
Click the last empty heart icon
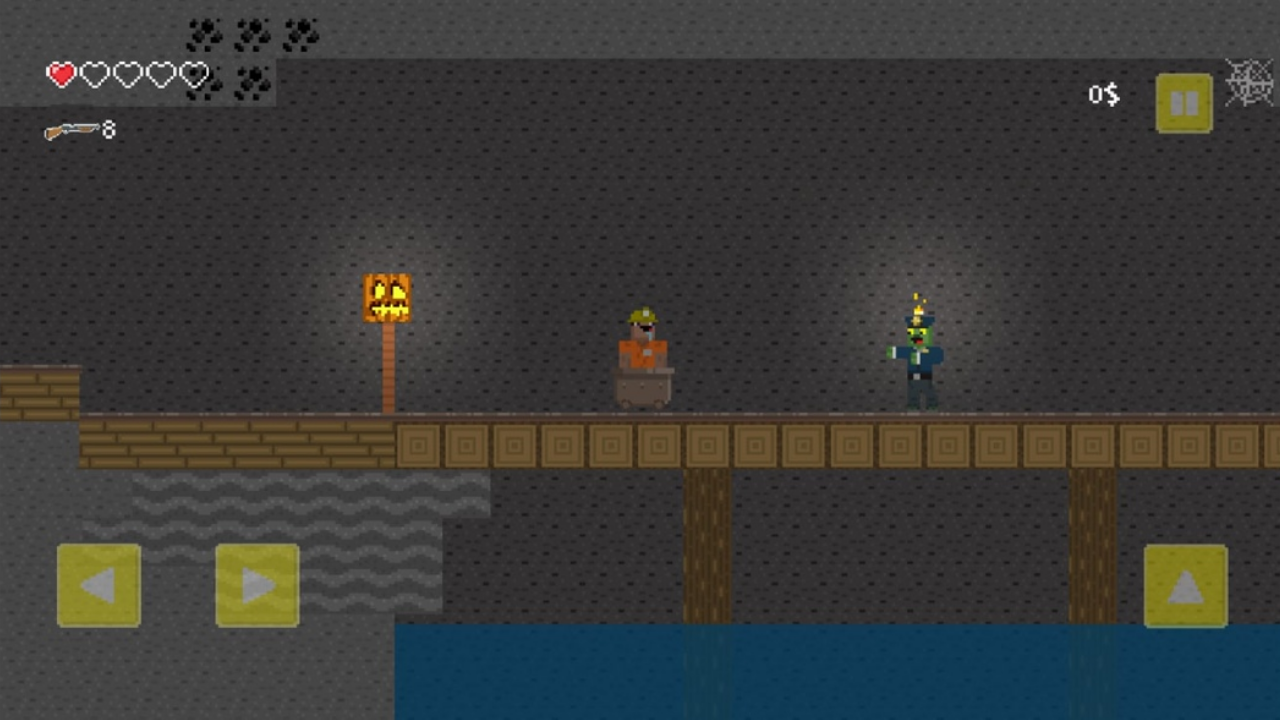click(x=193, y=74)
